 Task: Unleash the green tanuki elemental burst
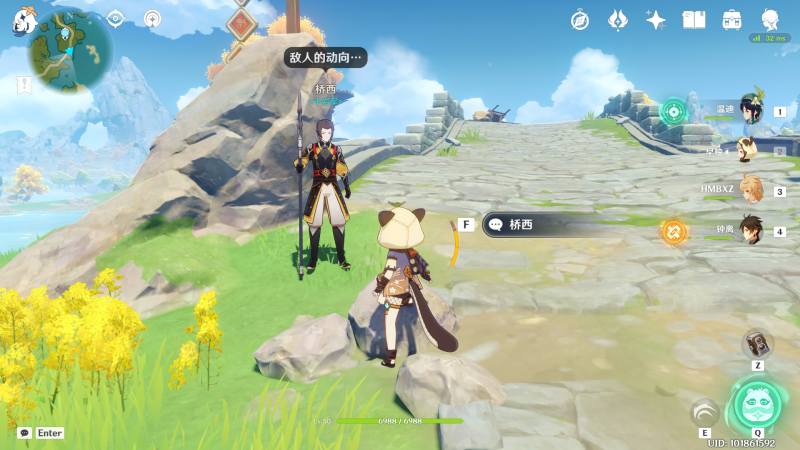[x=757, y=403]
